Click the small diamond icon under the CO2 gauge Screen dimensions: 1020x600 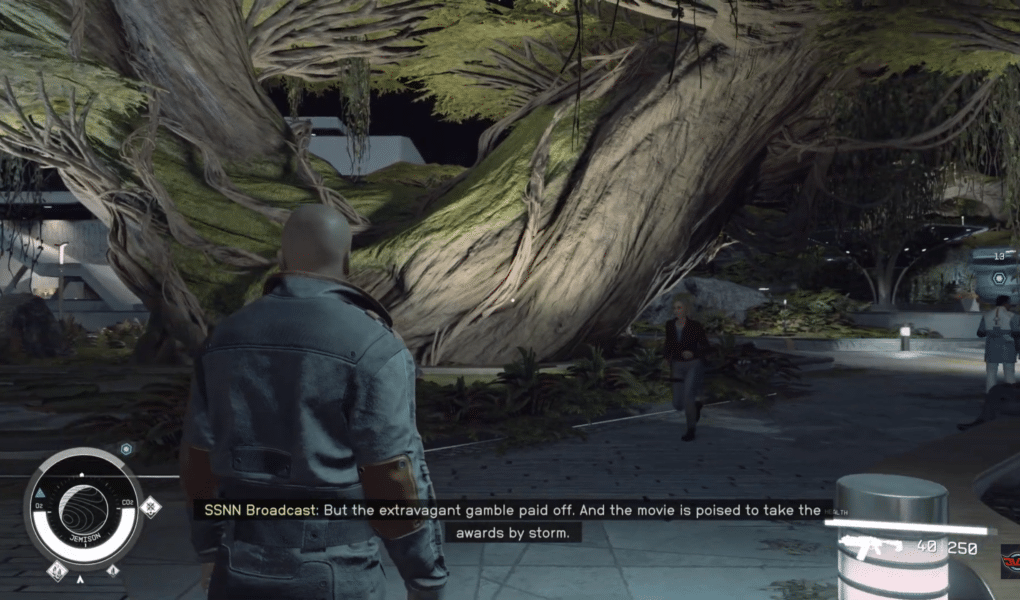pyautogui.click(x=112, y=571)
